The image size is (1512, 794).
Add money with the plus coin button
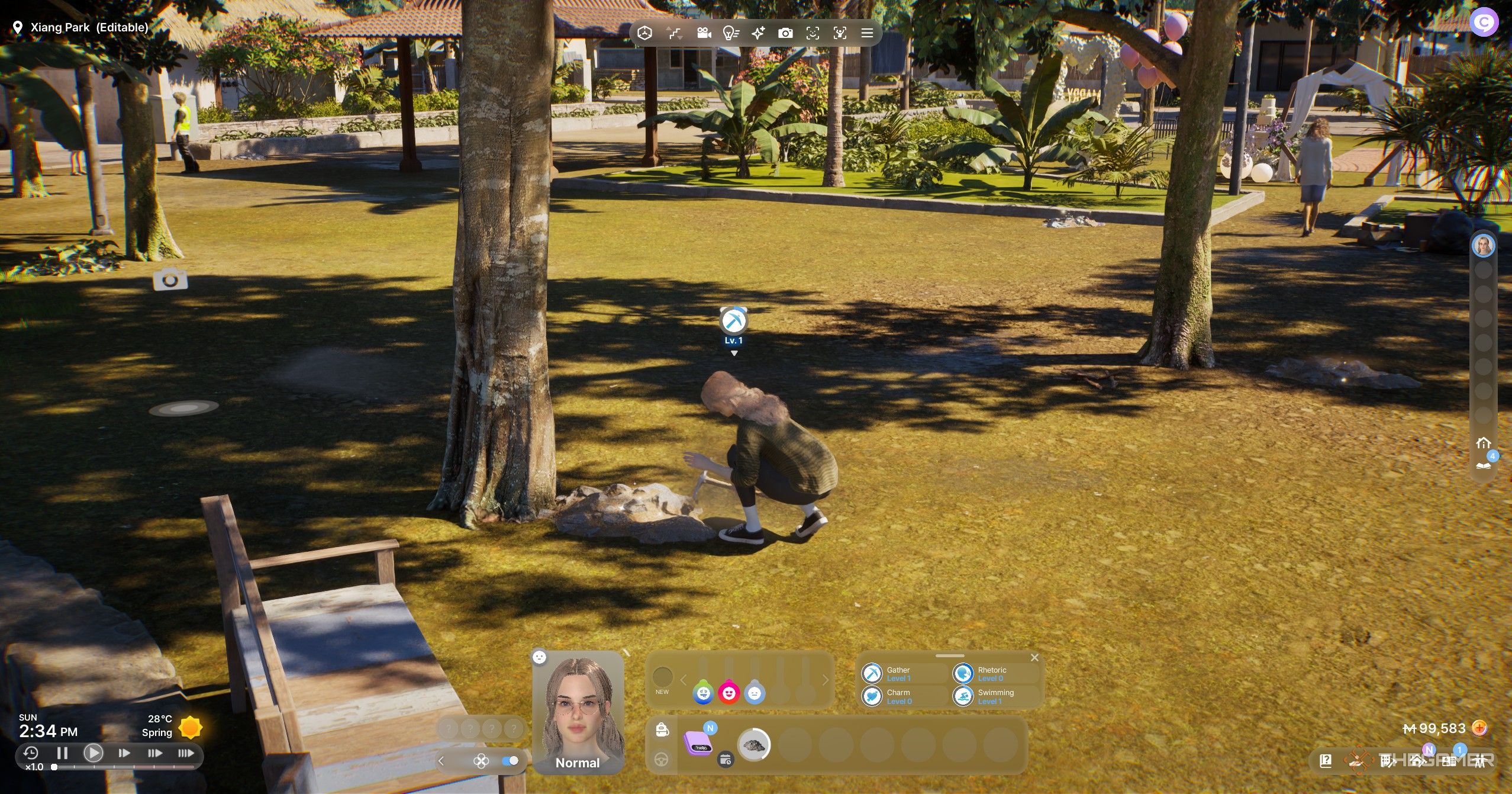1479,728
